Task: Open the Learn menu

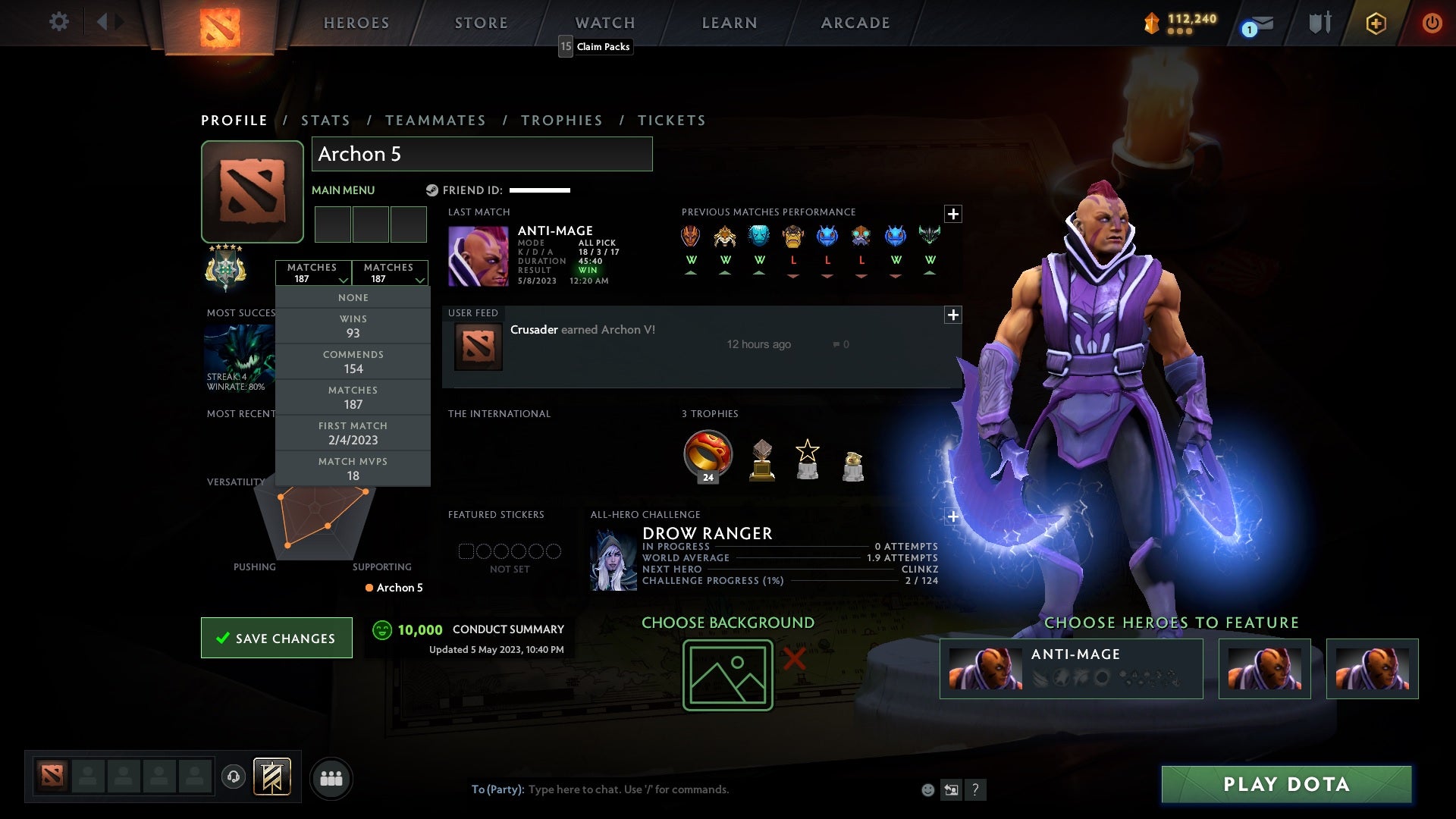Action: (x=729, y=23)
